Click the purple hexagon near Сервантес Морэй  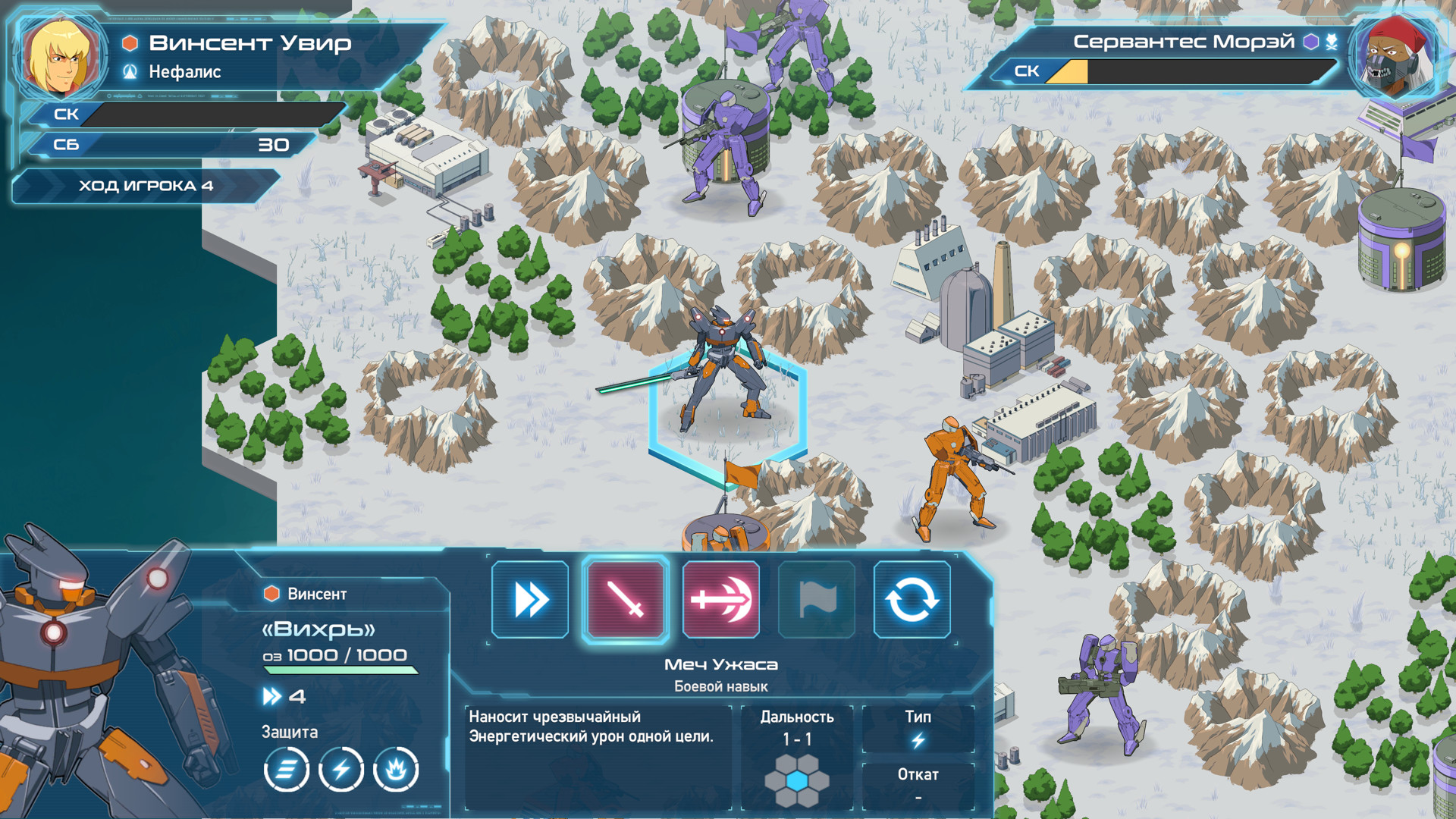click(x=1310, y=42)
